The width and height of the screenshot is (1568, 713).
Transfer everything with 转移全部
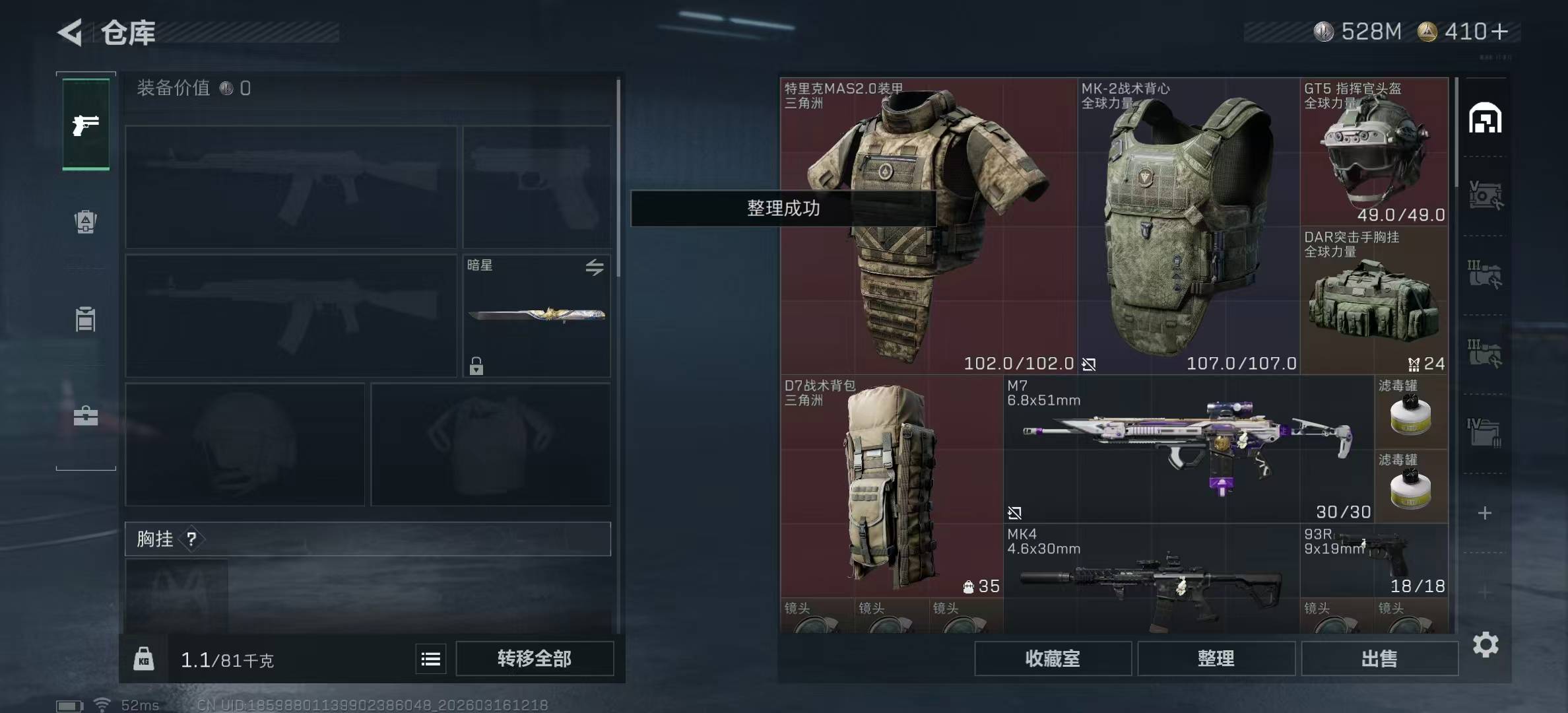534,658
